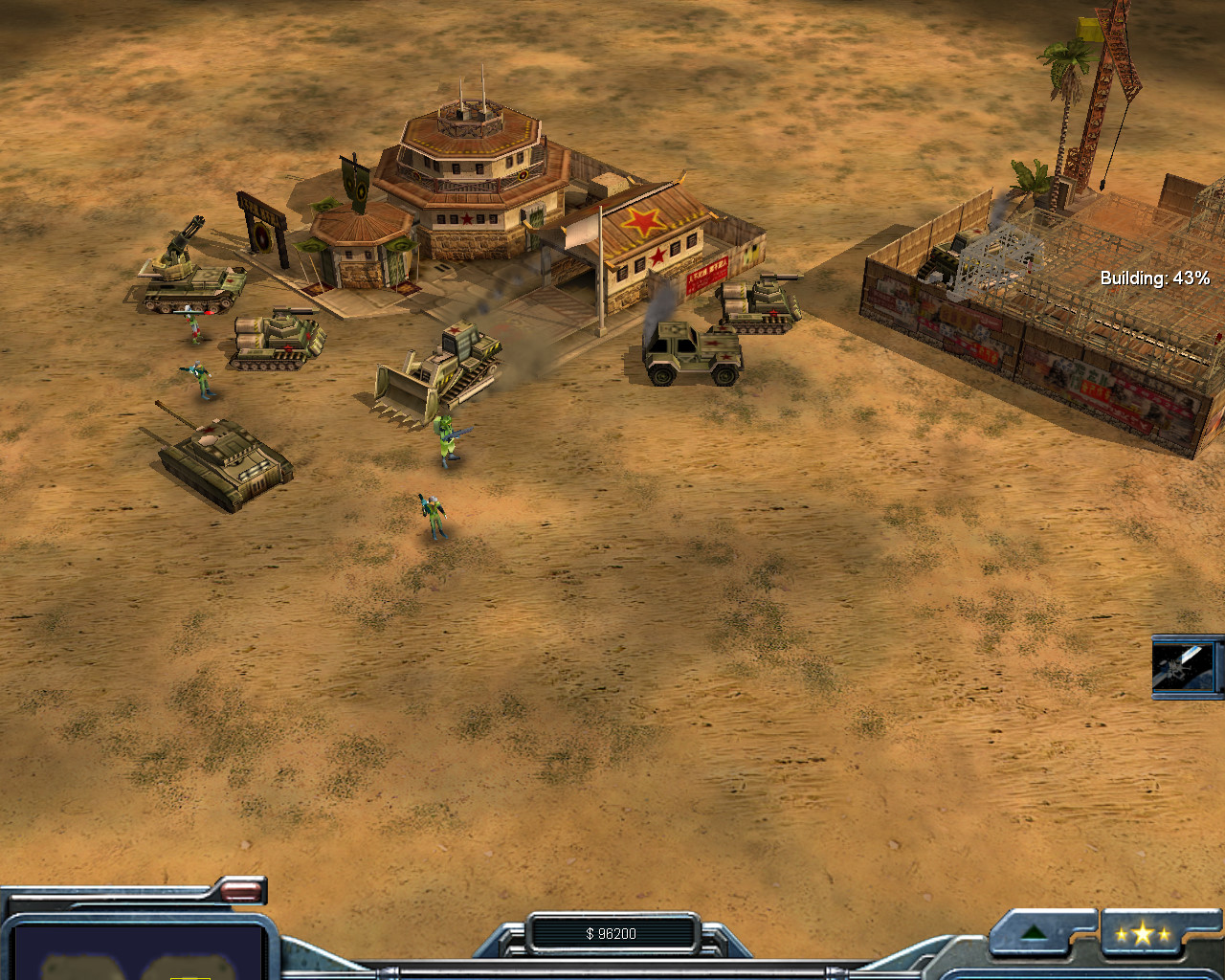Screen dimensions: 1225x980
Task: Click the radar minimap panel
Action: 137,952
